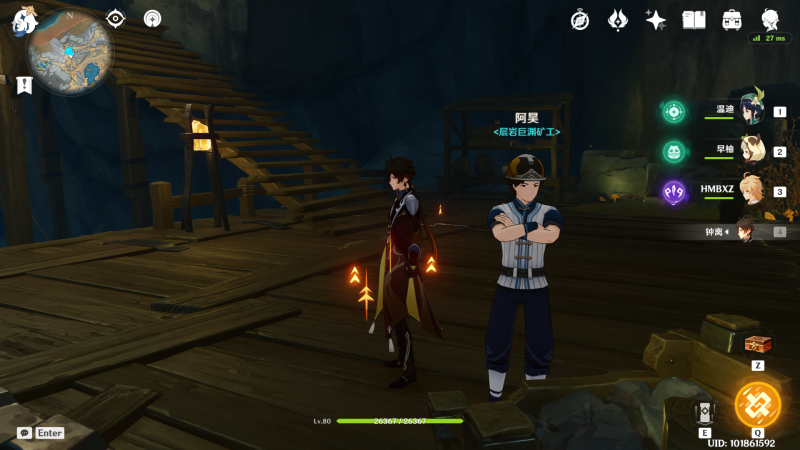Open the compass adventure icon

580,19
